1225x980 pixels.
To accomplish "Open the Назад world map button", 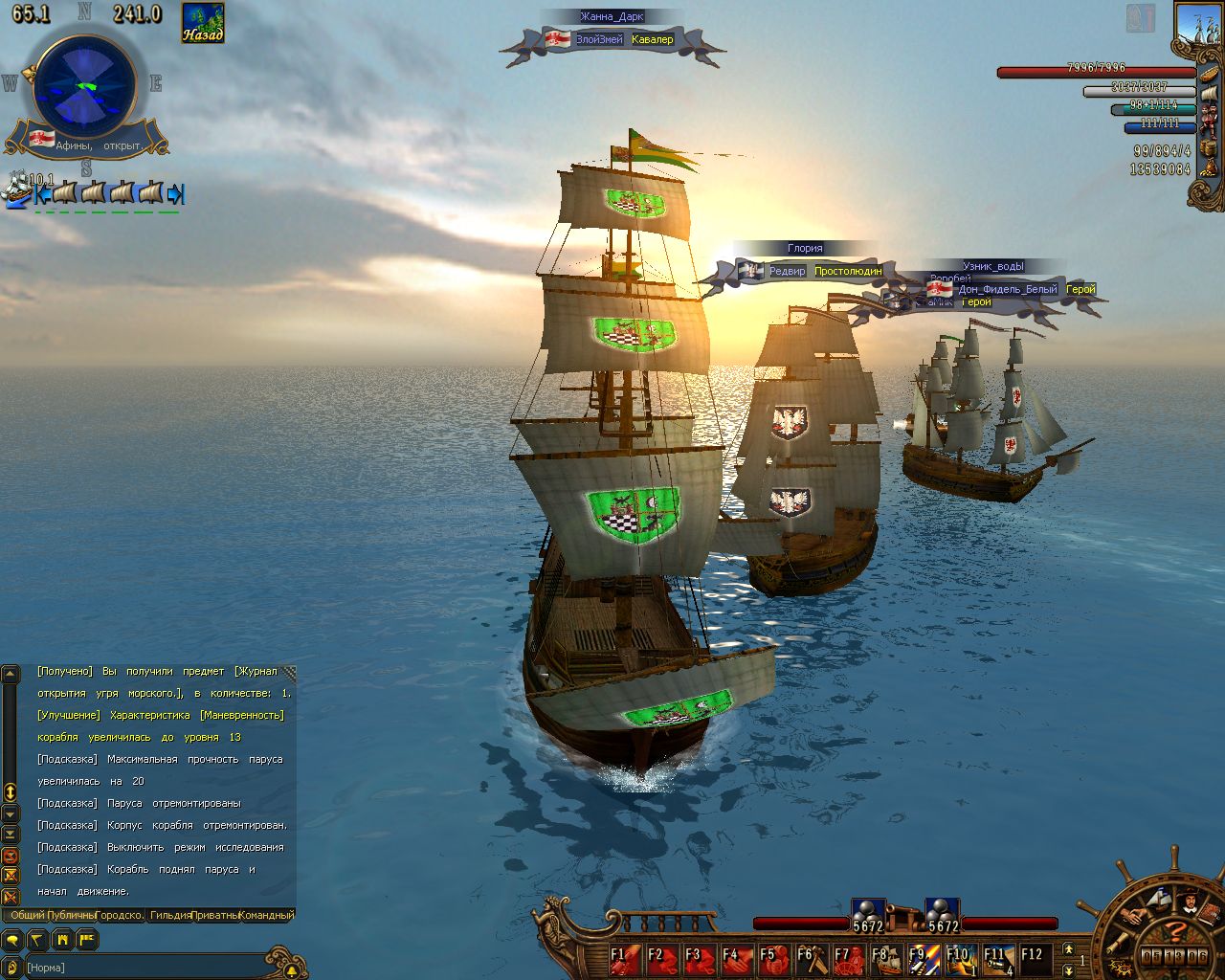I will tap(203, 23).
